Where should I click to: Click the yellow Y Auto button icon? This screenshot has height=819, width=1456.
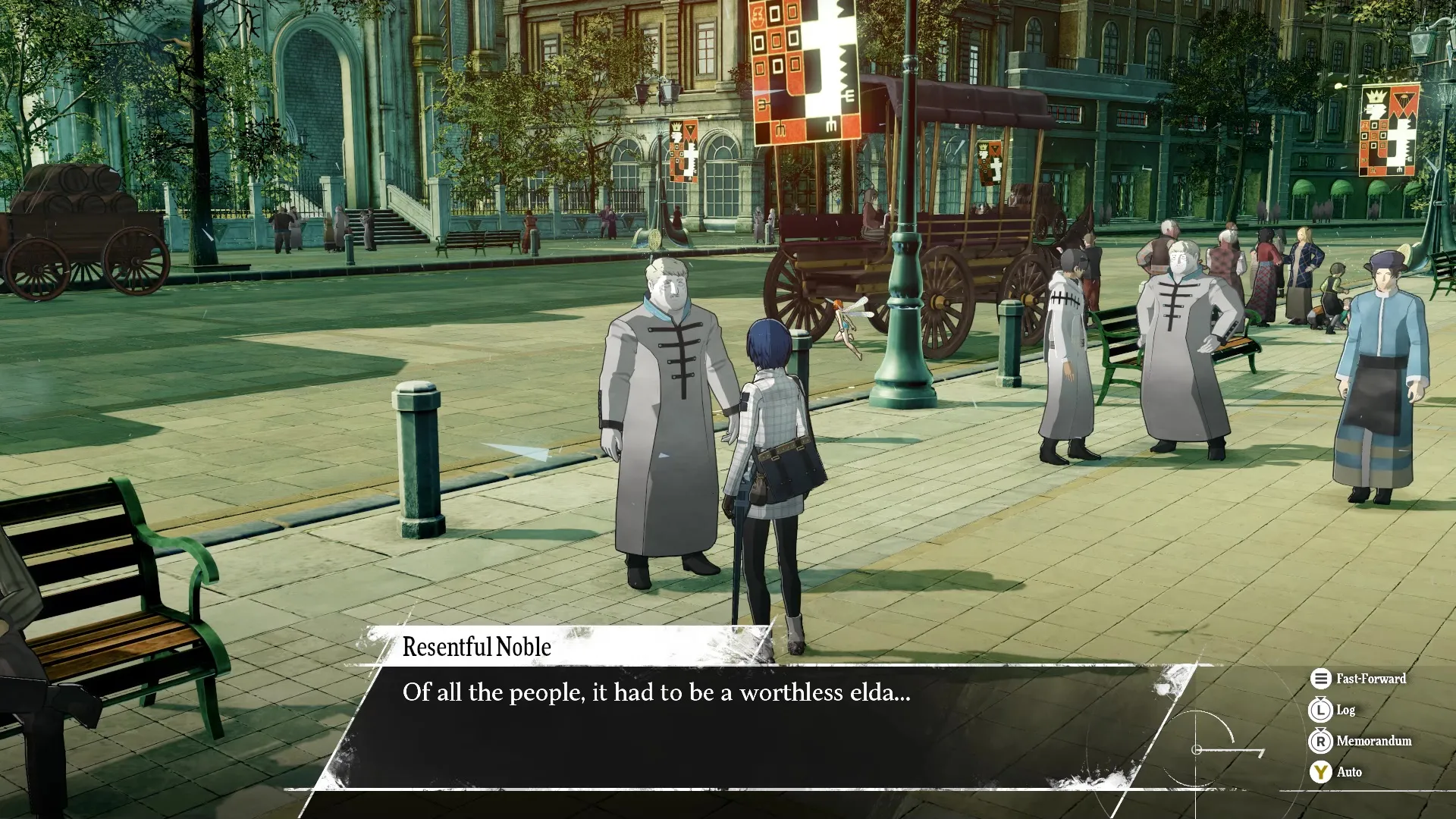1323,772
